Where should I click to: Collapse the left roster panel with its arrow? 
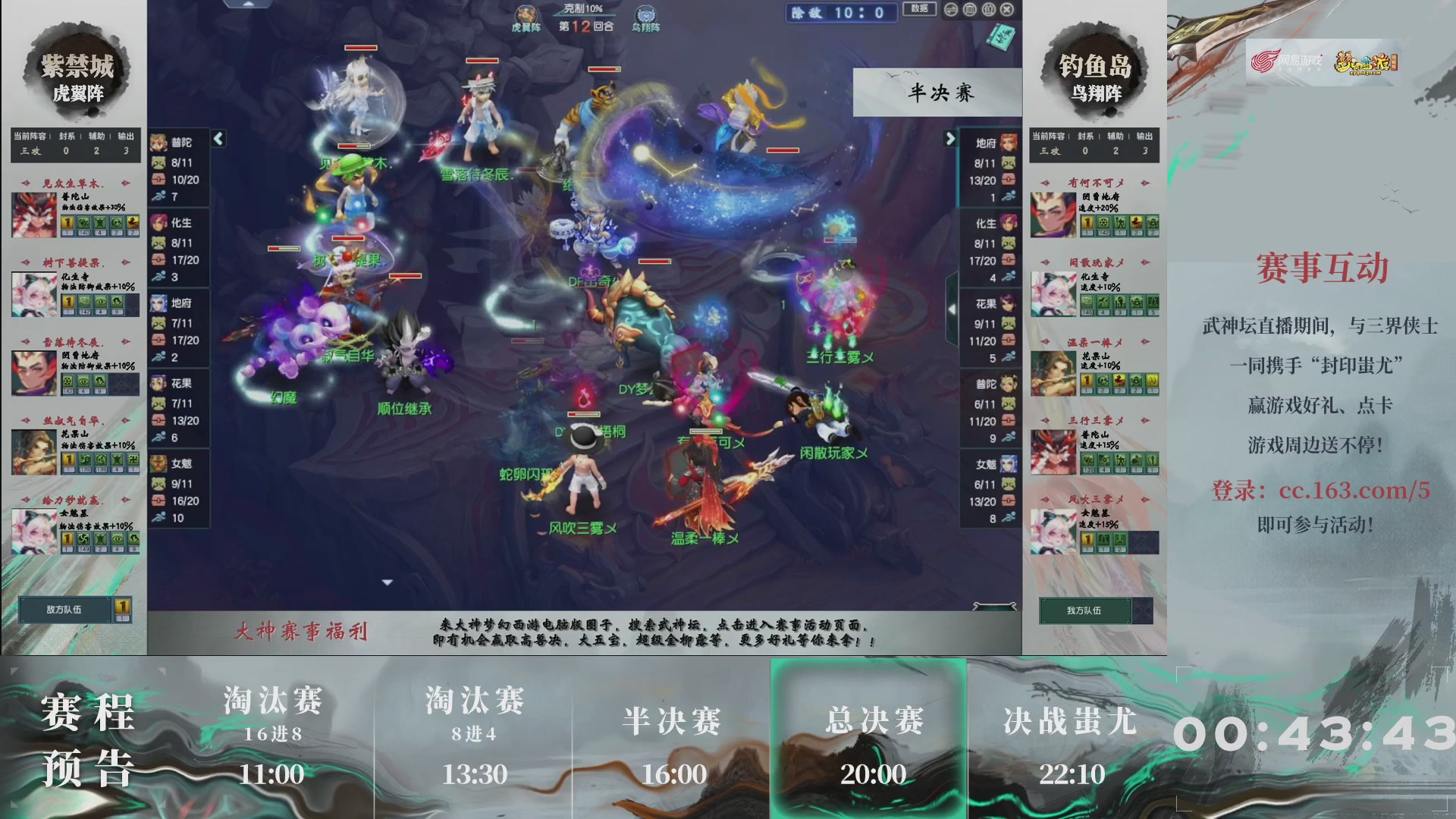(x=218, y=139)
